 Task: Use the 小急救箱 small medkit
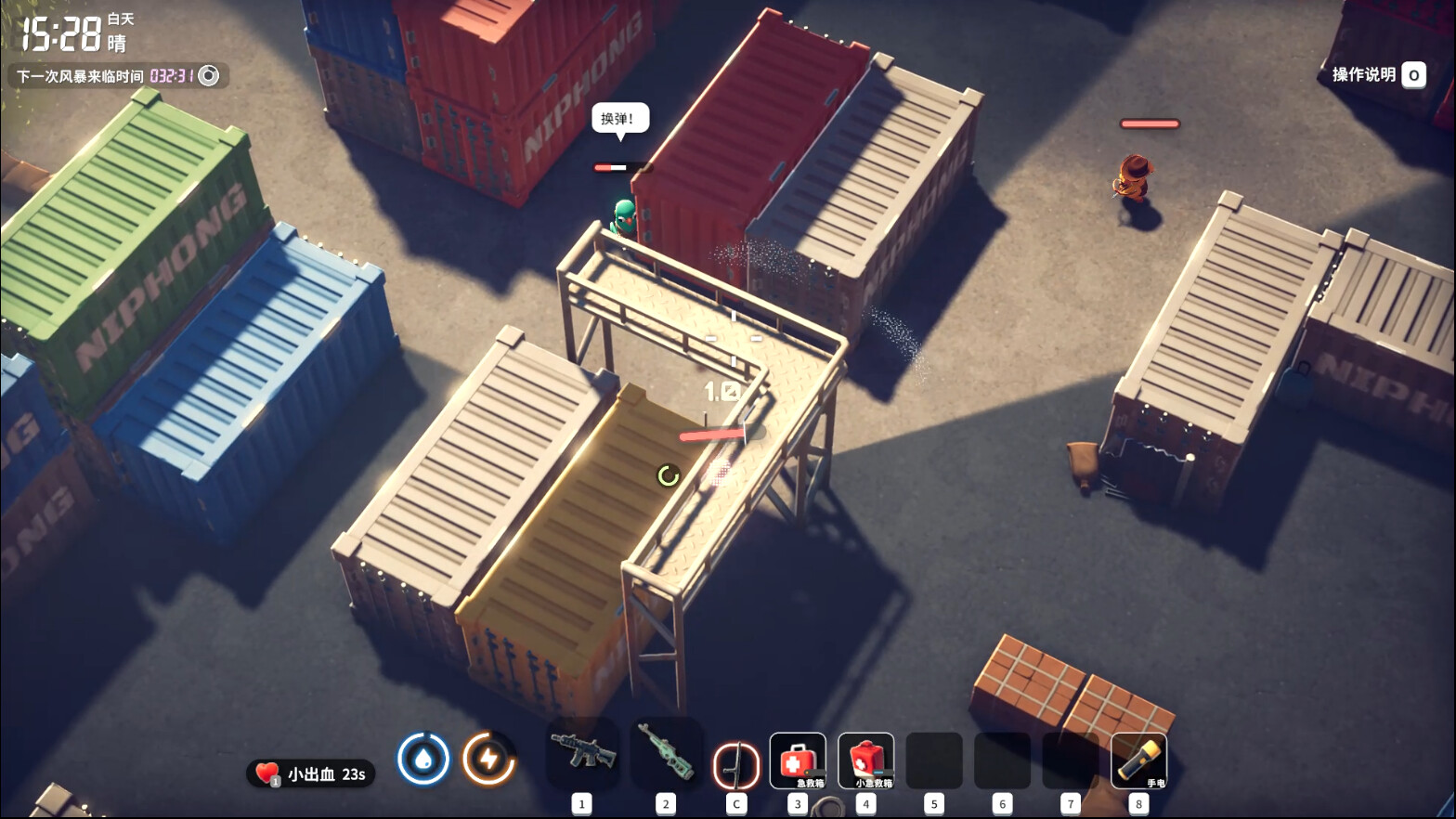point(865,760)
